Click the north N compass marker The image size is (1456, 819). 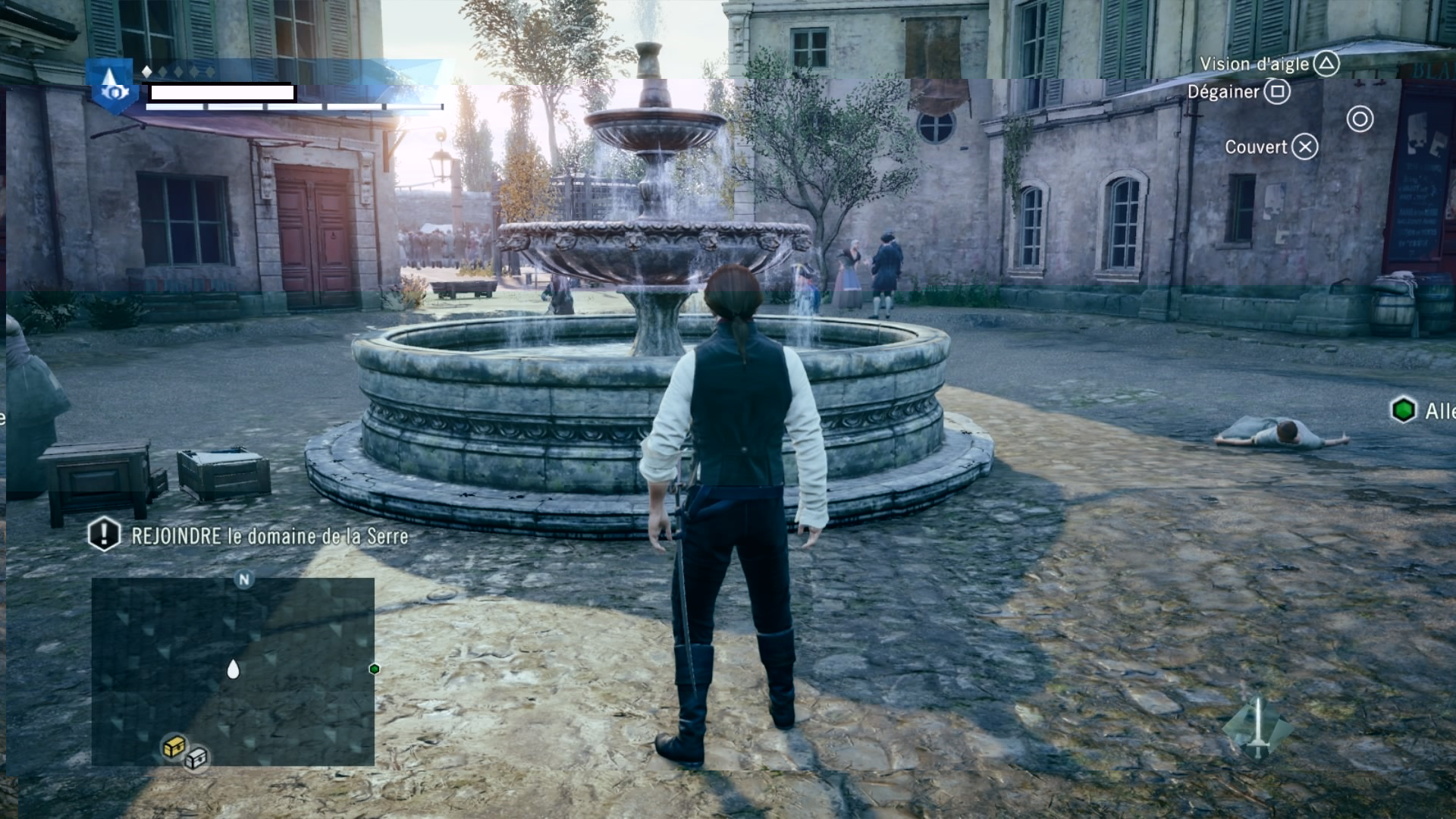coord(244,580)
